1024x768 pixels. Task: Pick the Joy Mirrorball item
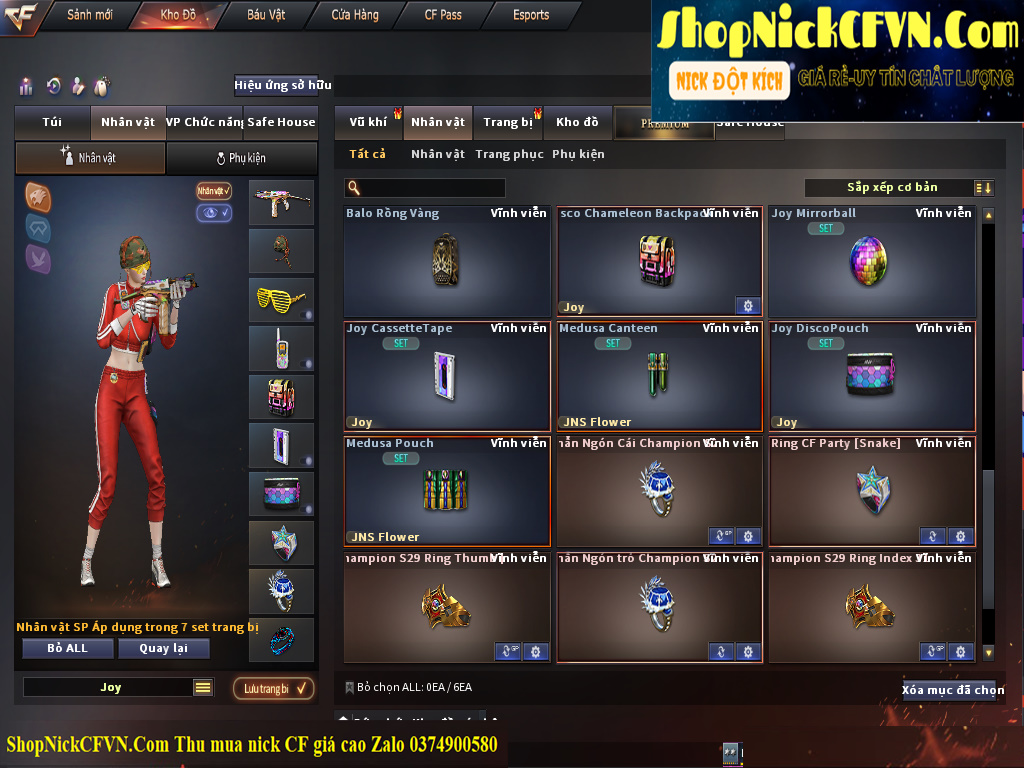click(x=871, y=262)
